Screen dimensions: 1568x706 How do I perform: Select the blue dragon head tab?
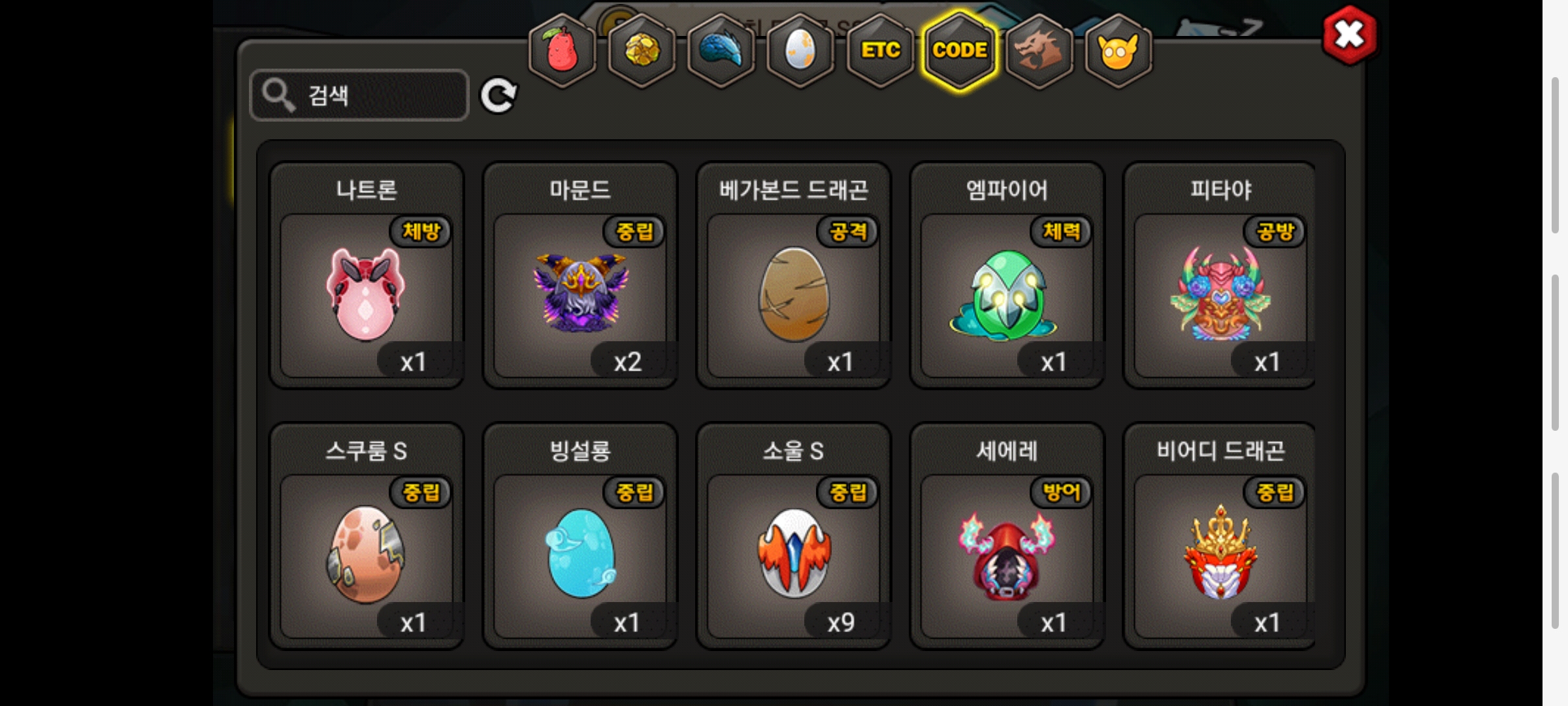[x=721, y=50]
